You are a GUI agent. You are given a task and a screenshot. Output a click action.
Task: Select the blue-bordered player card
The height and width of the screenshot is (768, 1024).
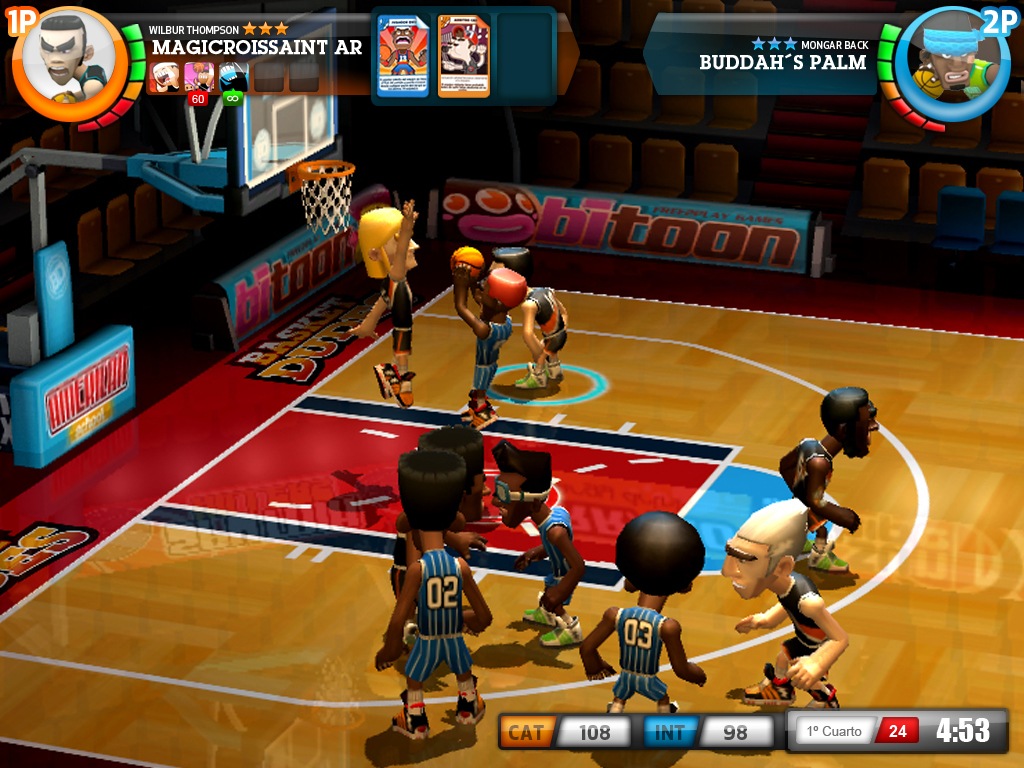402,56
